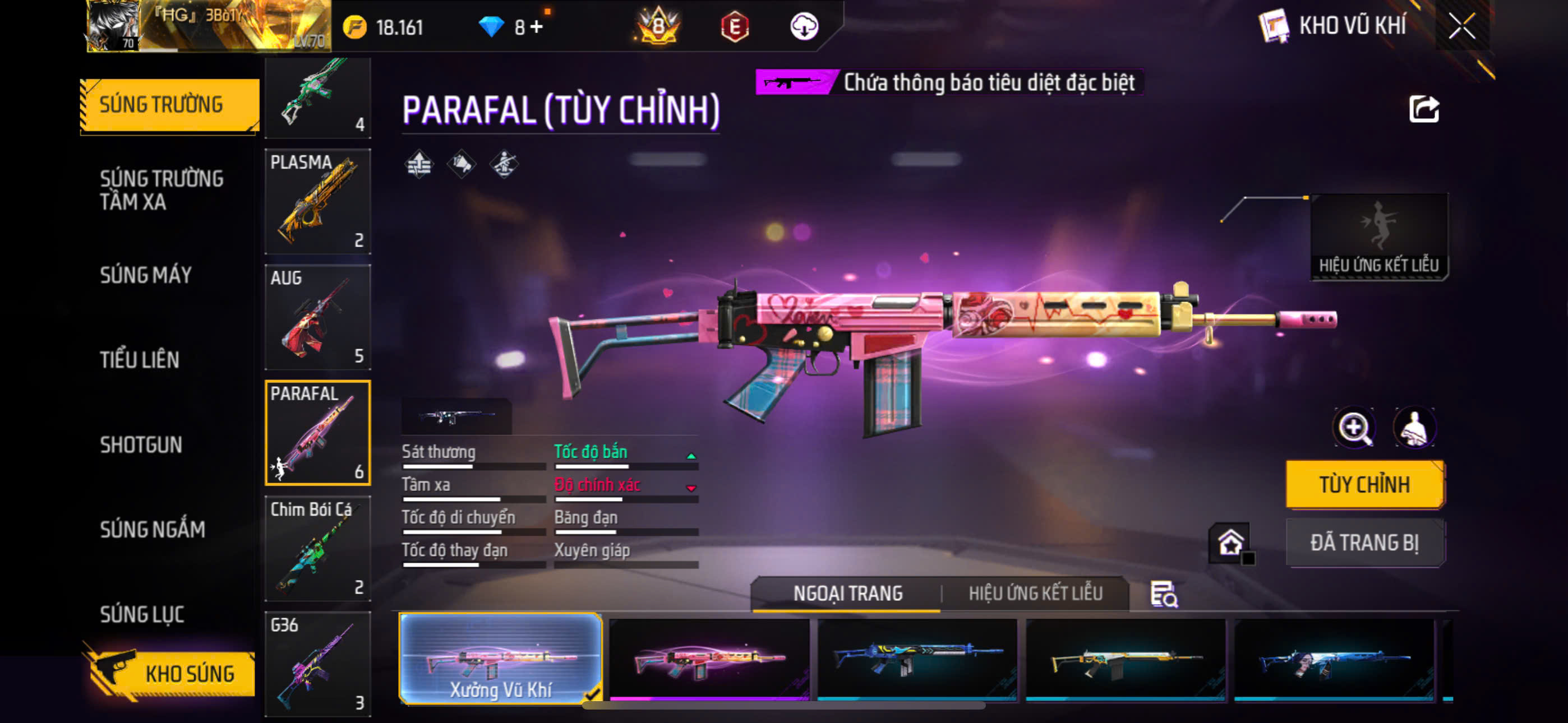Add diamonds with the plus button
The image size is (1568, 723).
click(536, 27)
